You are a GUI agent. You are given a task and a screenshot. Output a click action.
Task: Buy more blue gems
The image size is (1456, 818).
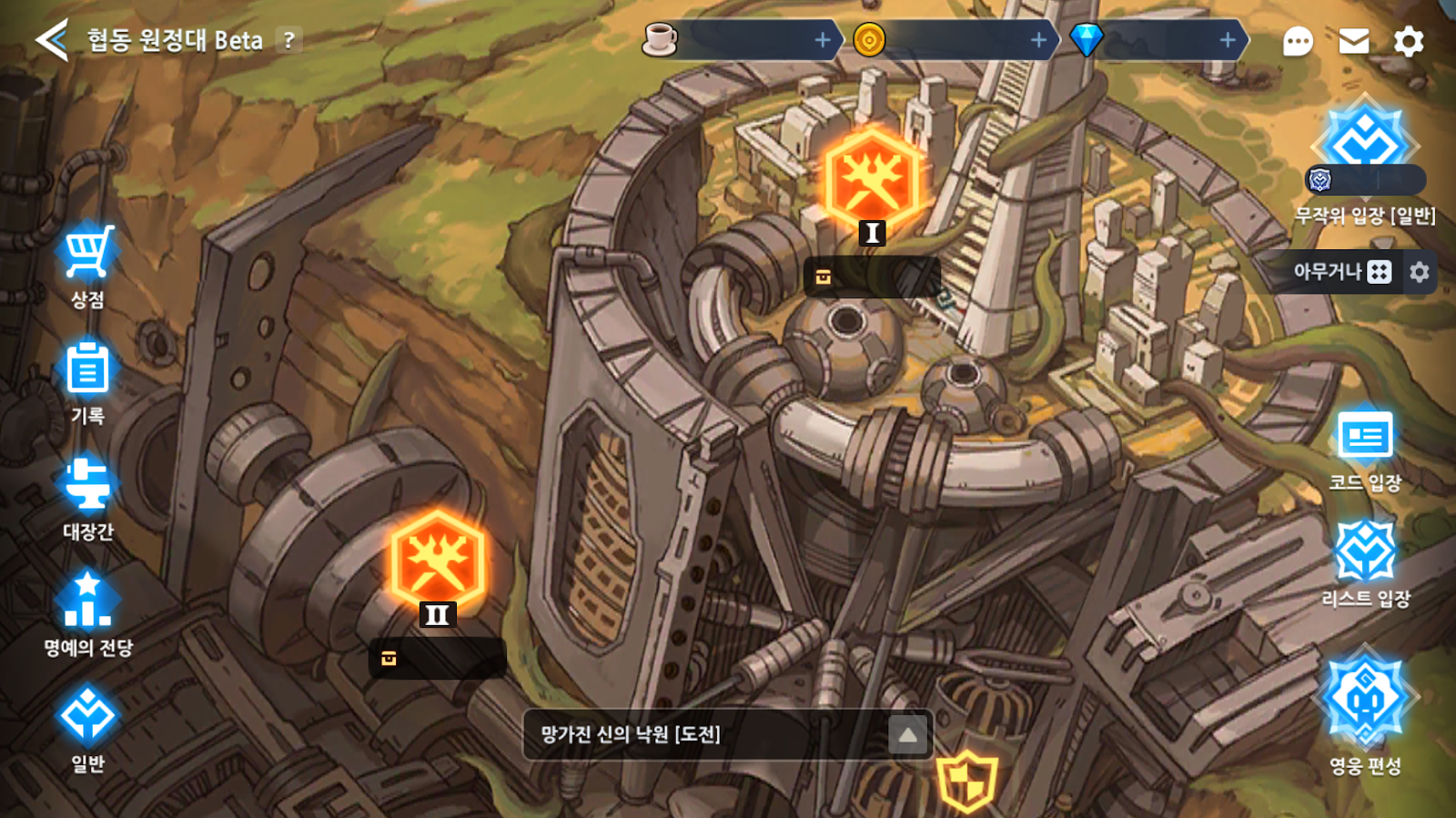(1228, 40)
